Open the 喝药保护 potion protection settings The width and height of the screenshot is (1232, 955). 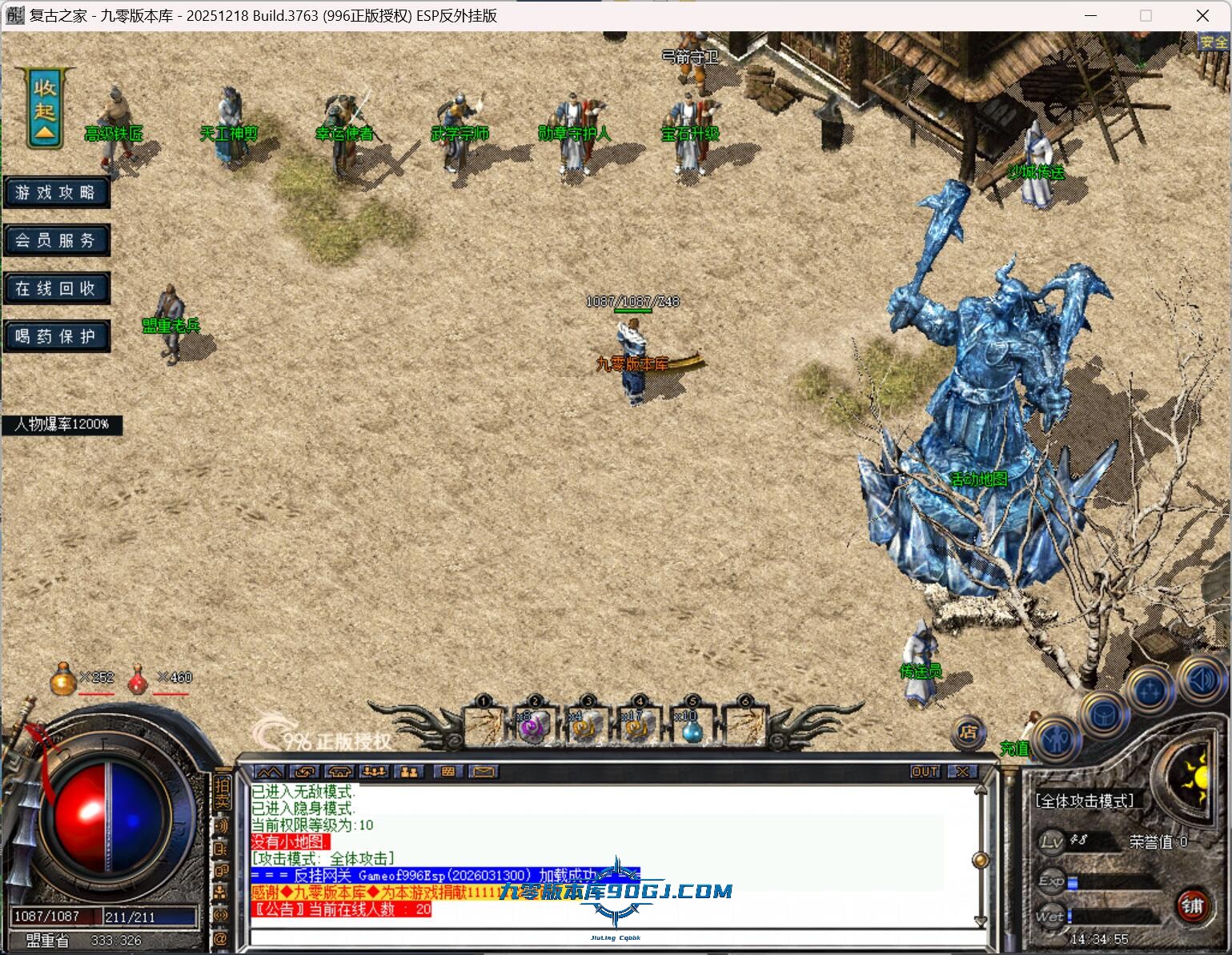click(56, 336)
